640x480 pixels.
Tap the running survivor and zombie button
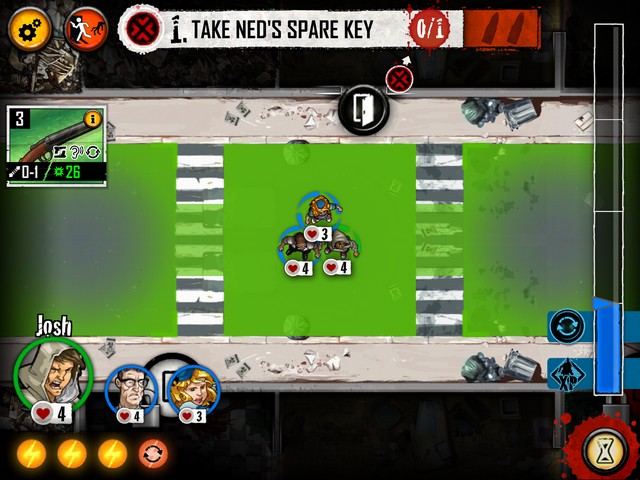[86, 28]
